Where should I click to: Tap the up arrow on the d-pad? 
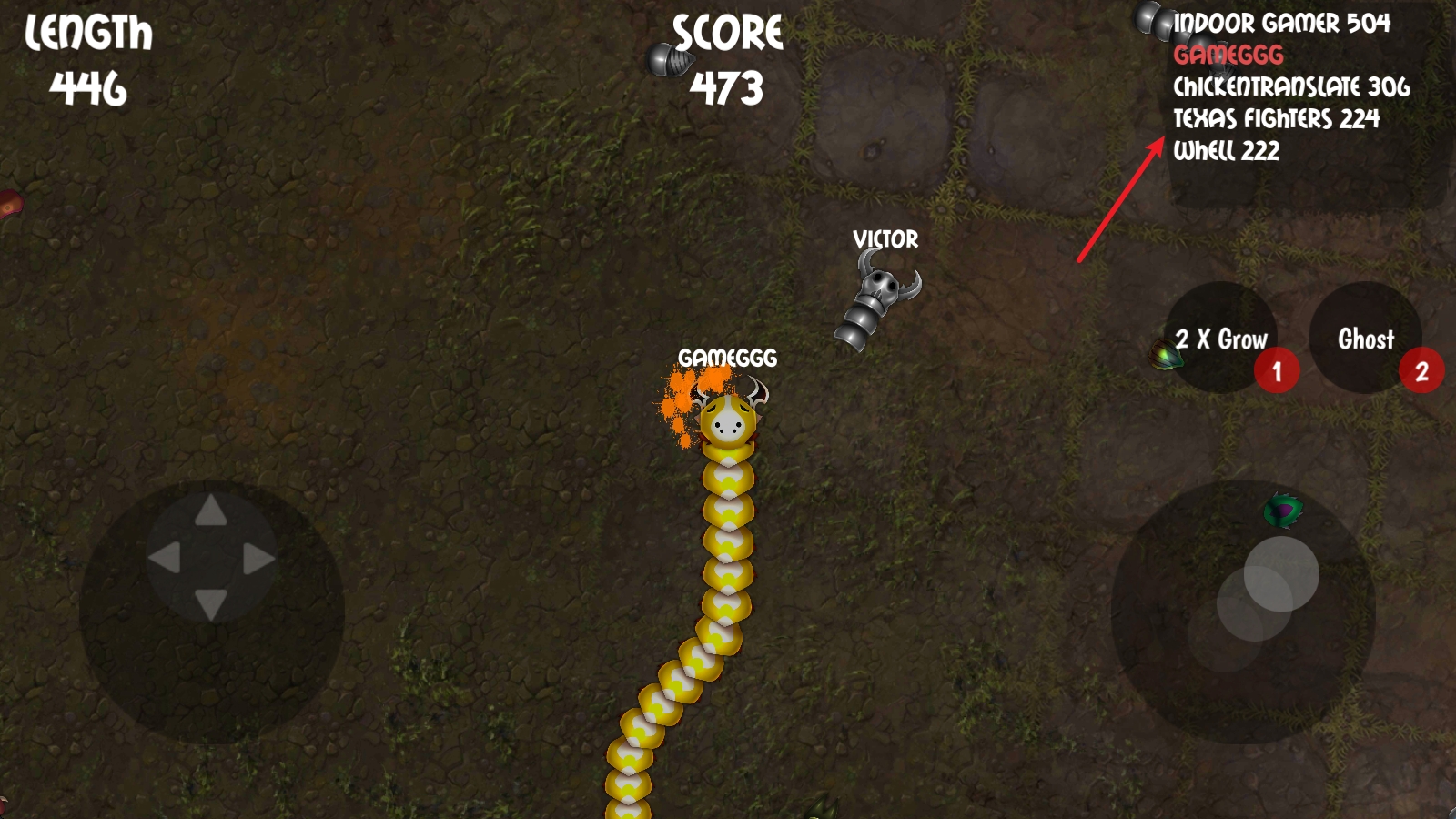tap(211, 511)
